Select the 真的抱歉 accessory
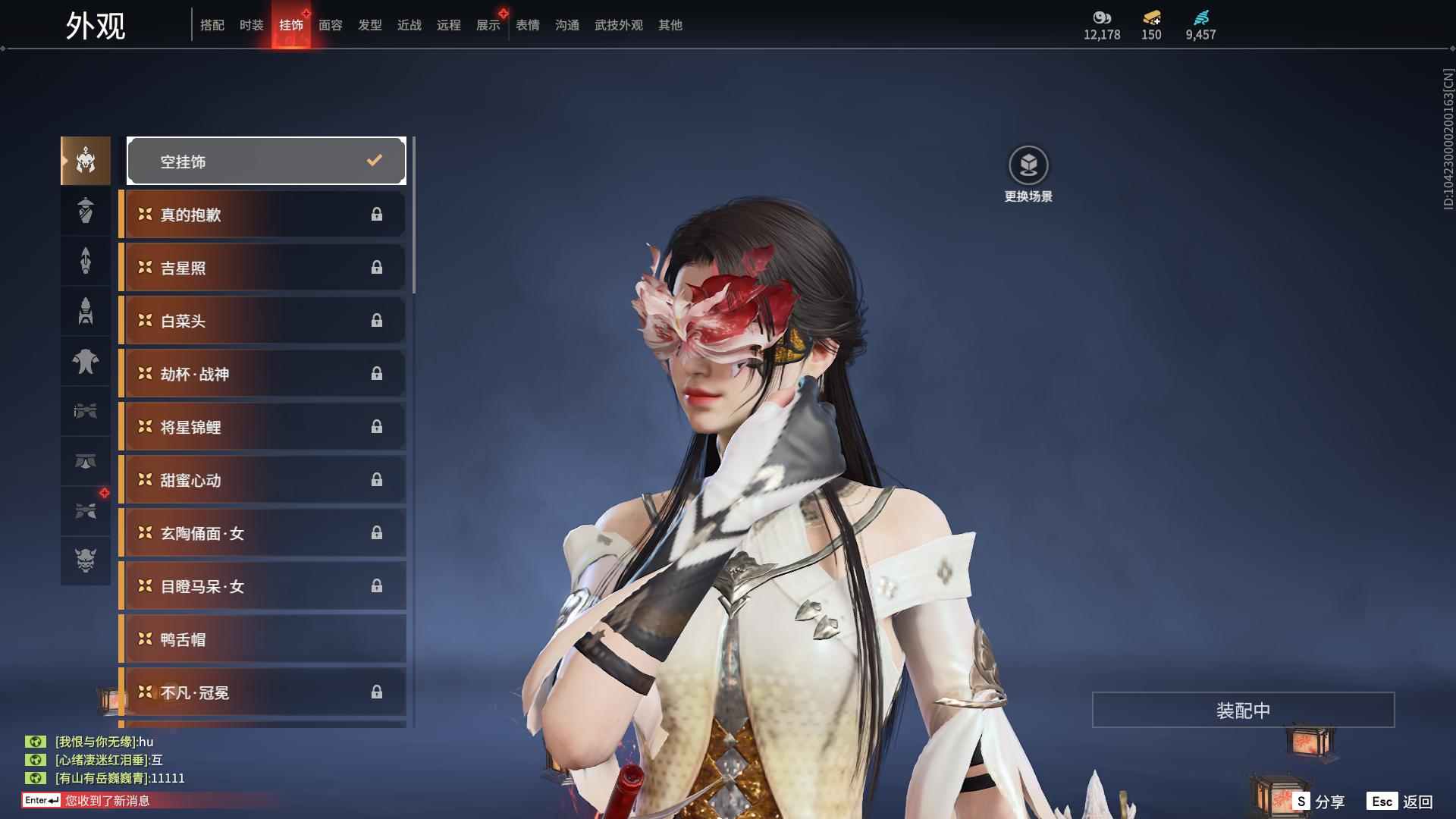This screenshot has height=819, width=1456. (262, 215)
